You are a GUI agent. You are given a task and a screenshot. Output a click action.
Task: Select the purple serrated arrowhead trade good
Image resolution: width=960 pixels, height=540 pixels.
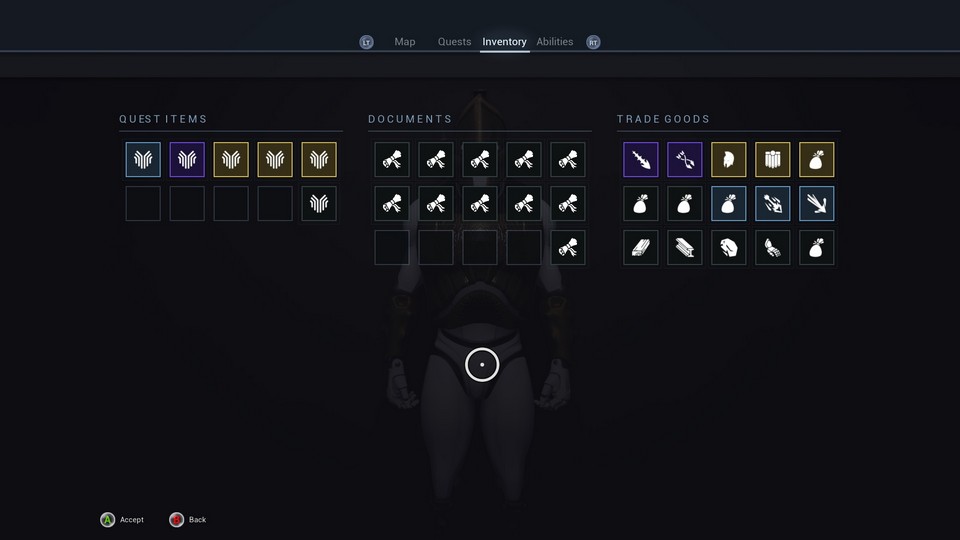point(641,159)
